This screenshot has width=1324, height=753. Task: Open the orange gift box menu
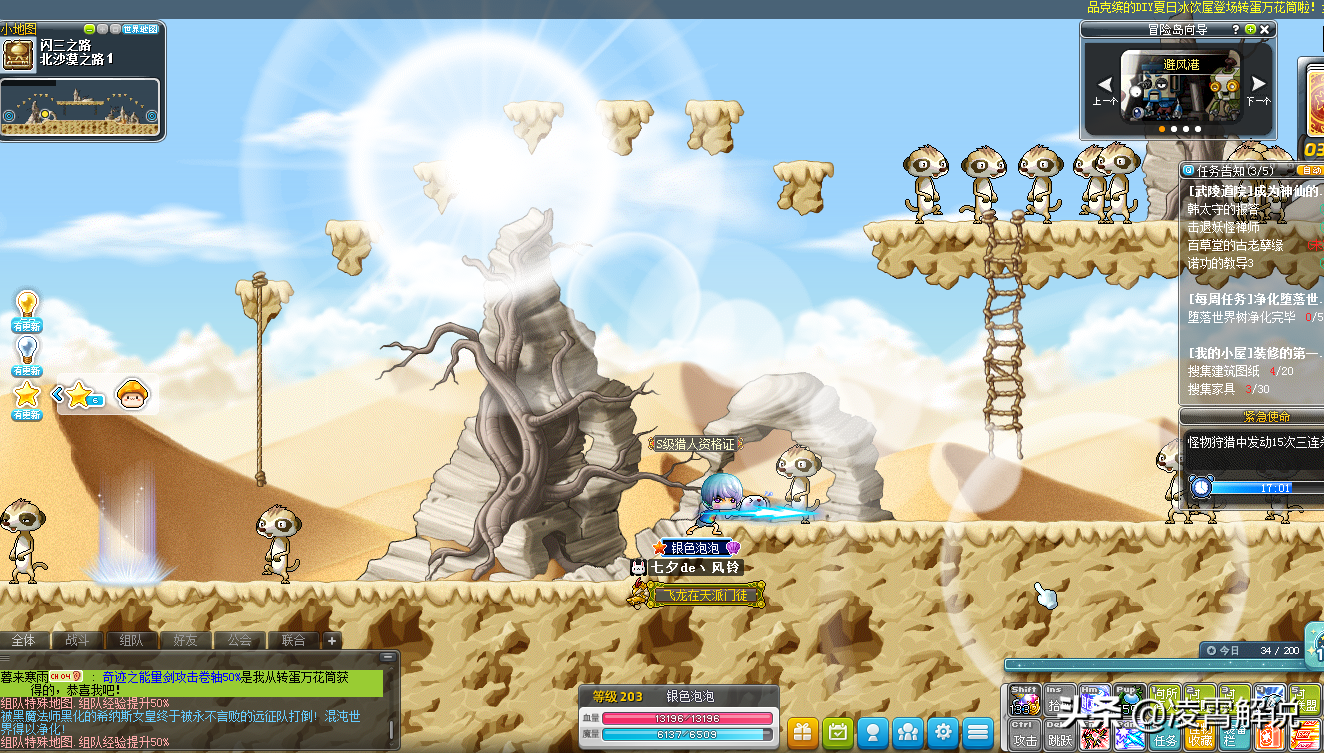click(803, 732)
